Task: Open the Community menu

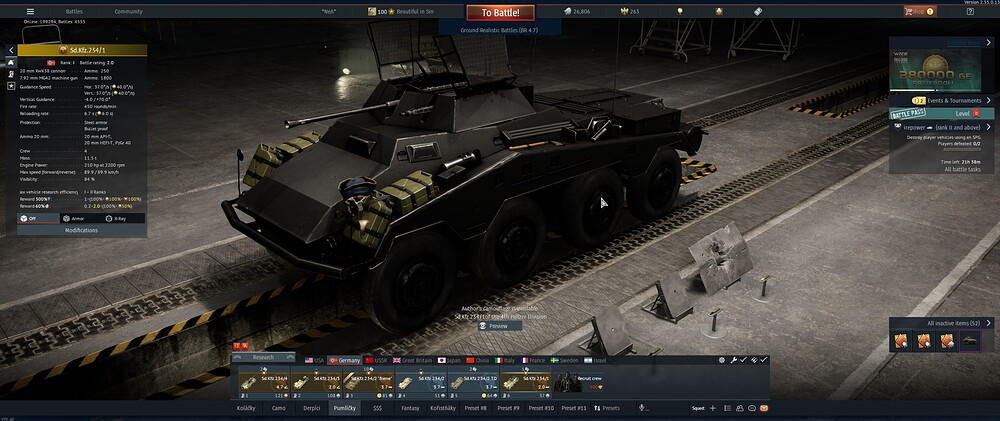Action: [128, 11]
